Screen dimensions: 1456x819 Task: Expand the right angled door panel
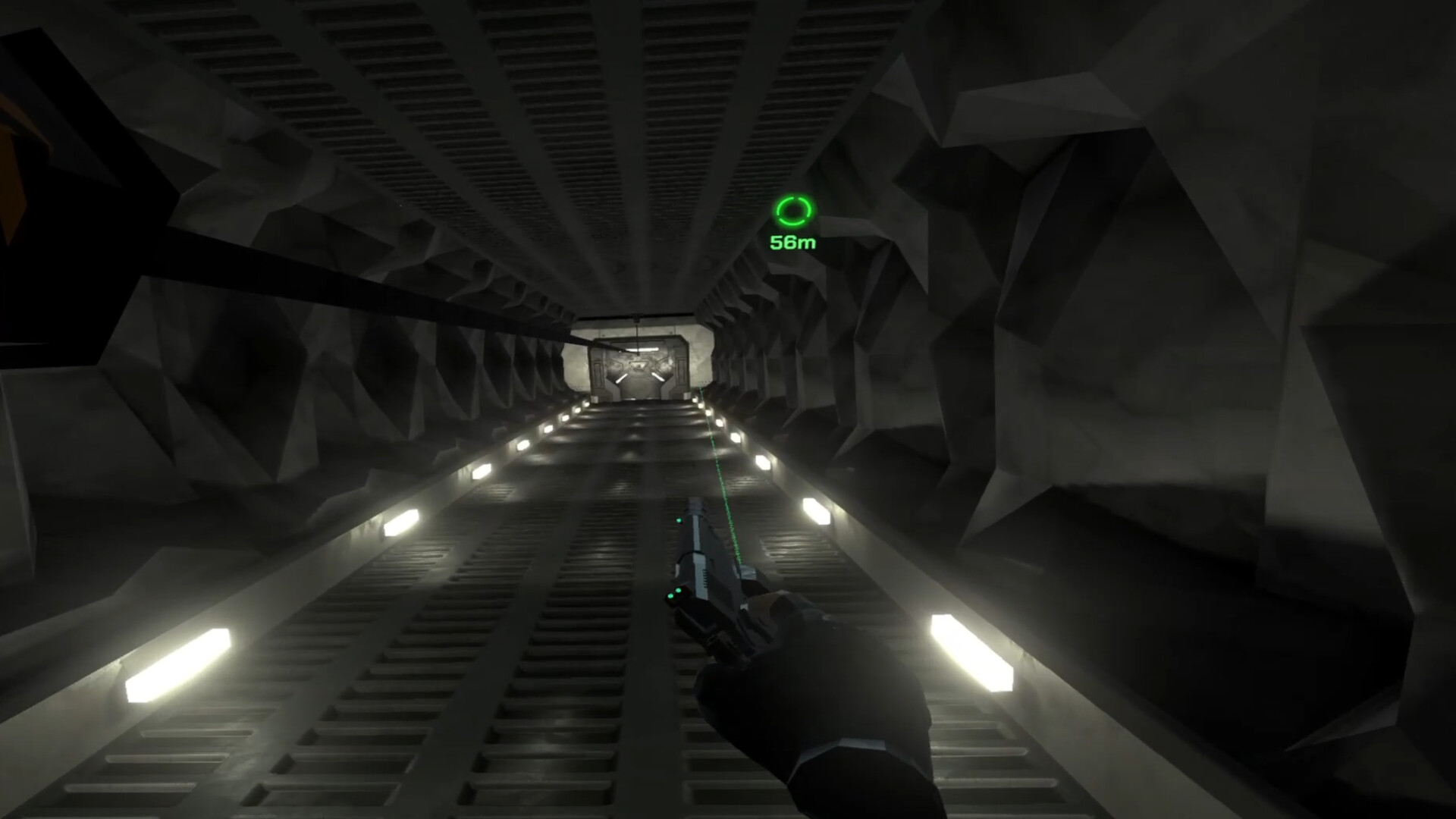coord(658,377)
